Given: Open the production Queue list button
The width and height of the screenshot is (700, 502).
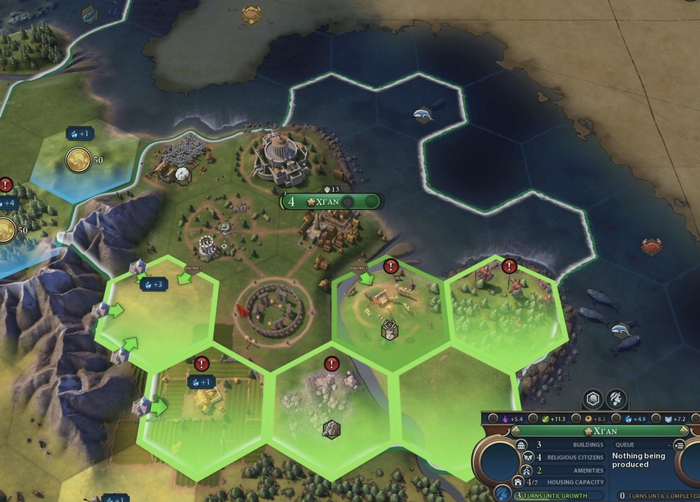Looking at the screenshot, I should 680,443.
